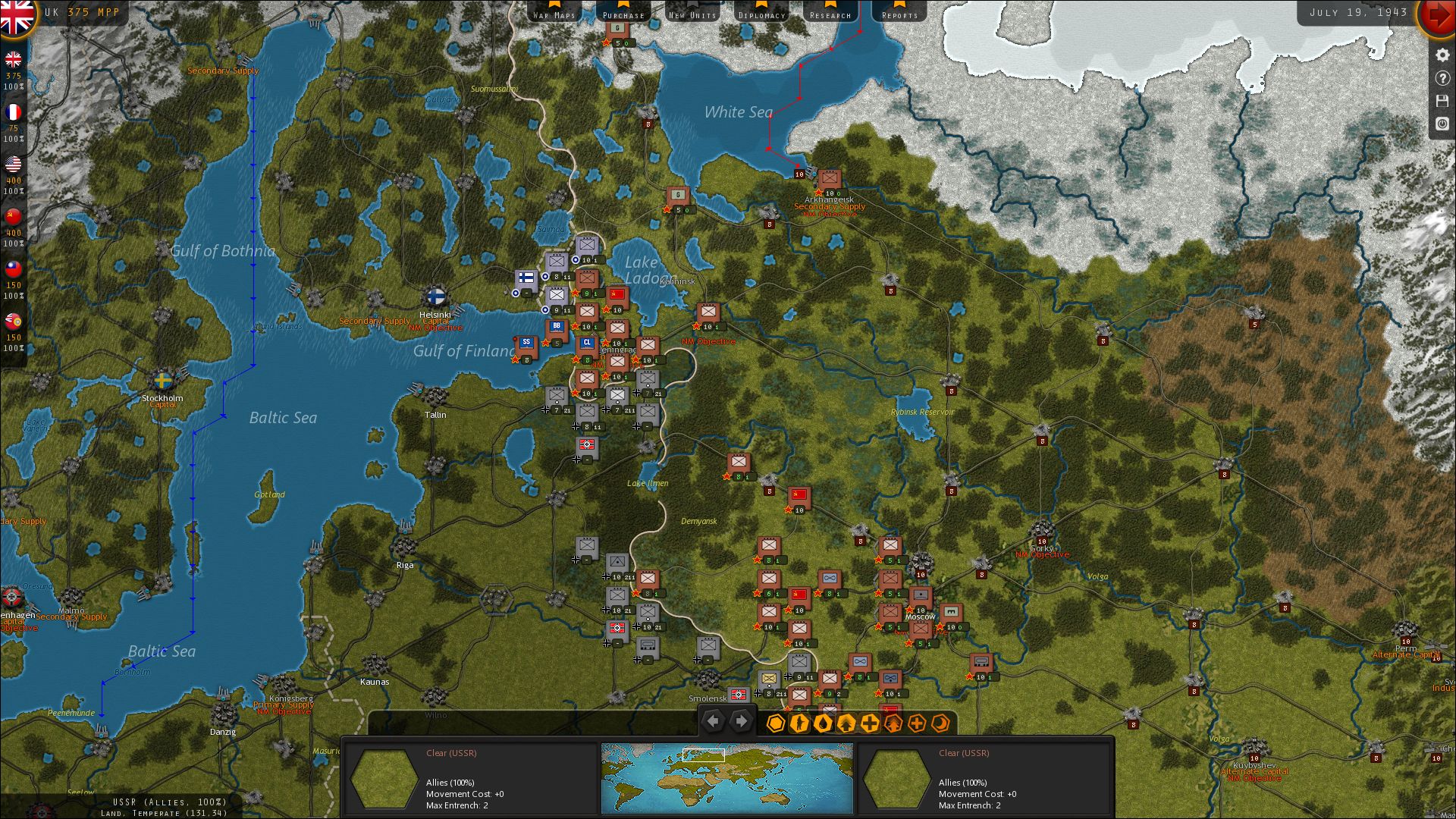
Task: Select the French flag in left sidebar
Action: pyautogui.click(x=13, y=112)
